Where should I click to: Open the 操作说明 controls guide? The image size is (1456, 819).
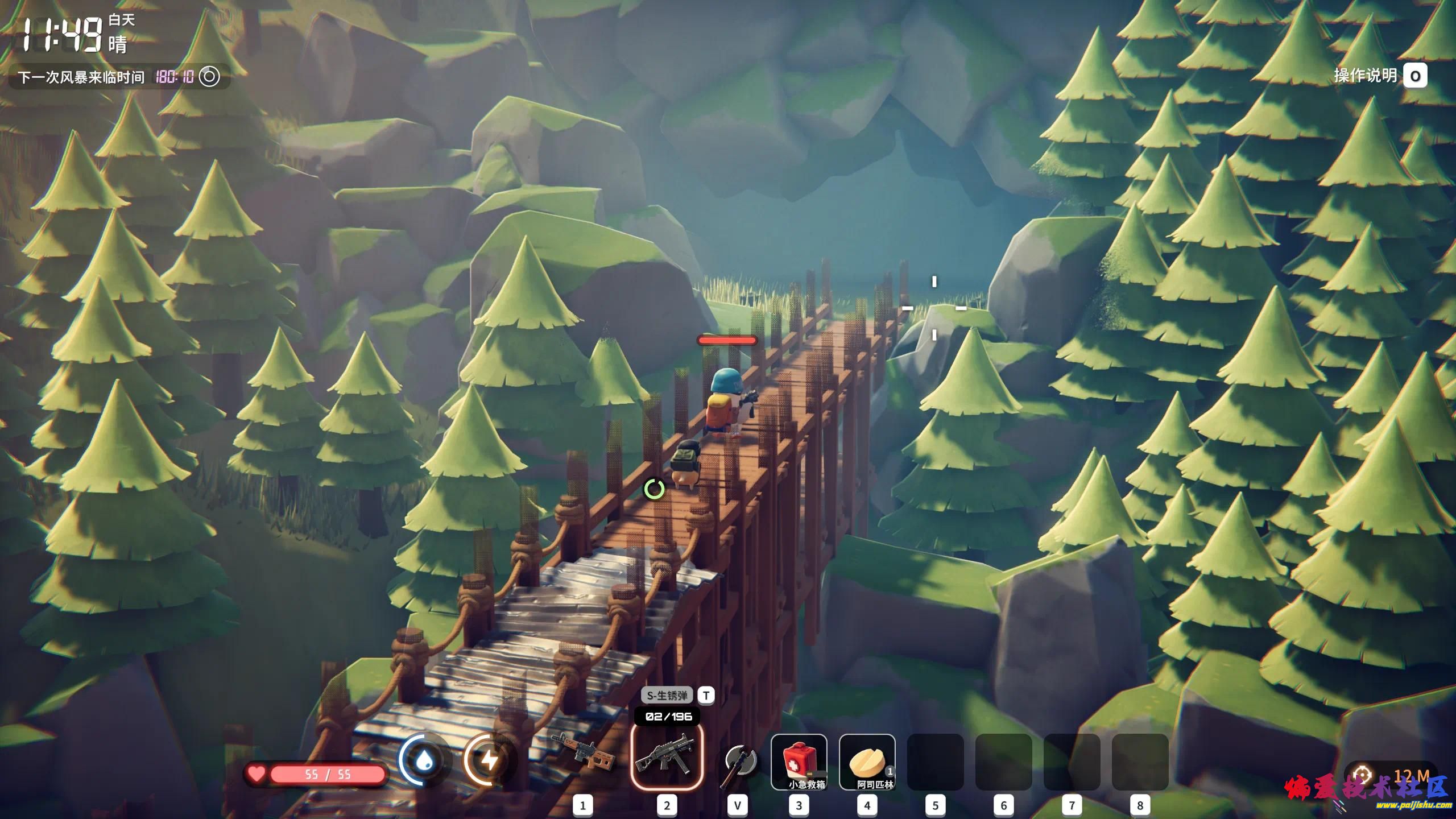coord(1380,76)
